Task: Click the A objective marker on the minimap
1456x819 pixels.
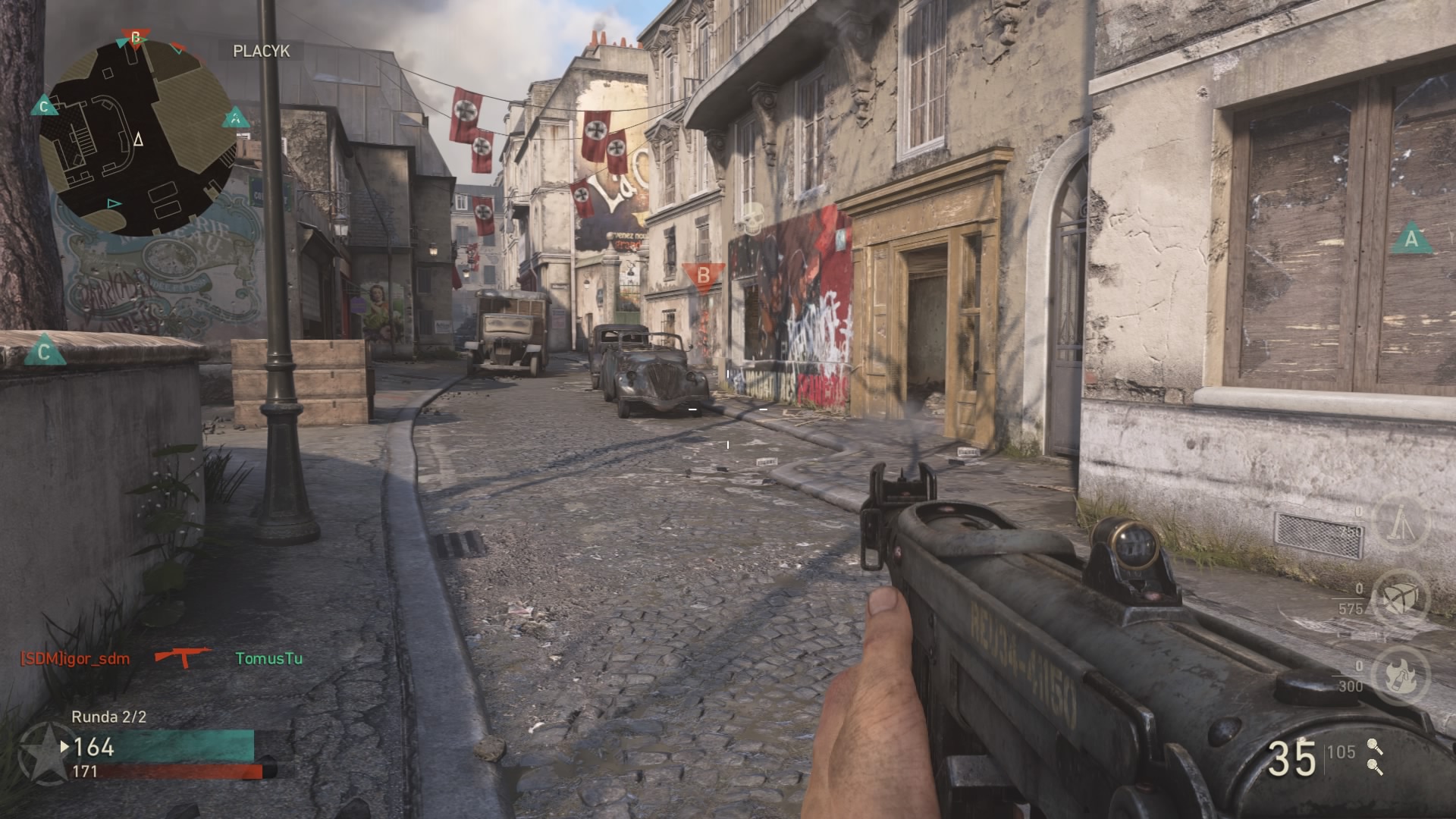Action: tap(236, 118)
